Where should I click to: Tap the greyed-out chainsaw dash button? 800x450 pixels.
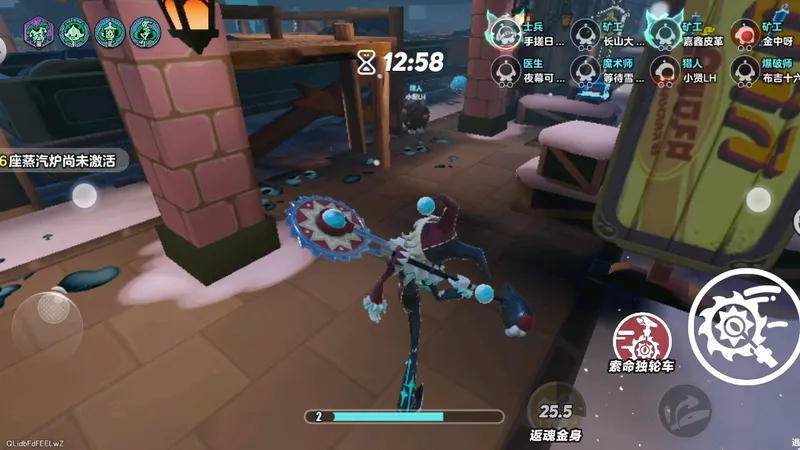tap(684, 410)
